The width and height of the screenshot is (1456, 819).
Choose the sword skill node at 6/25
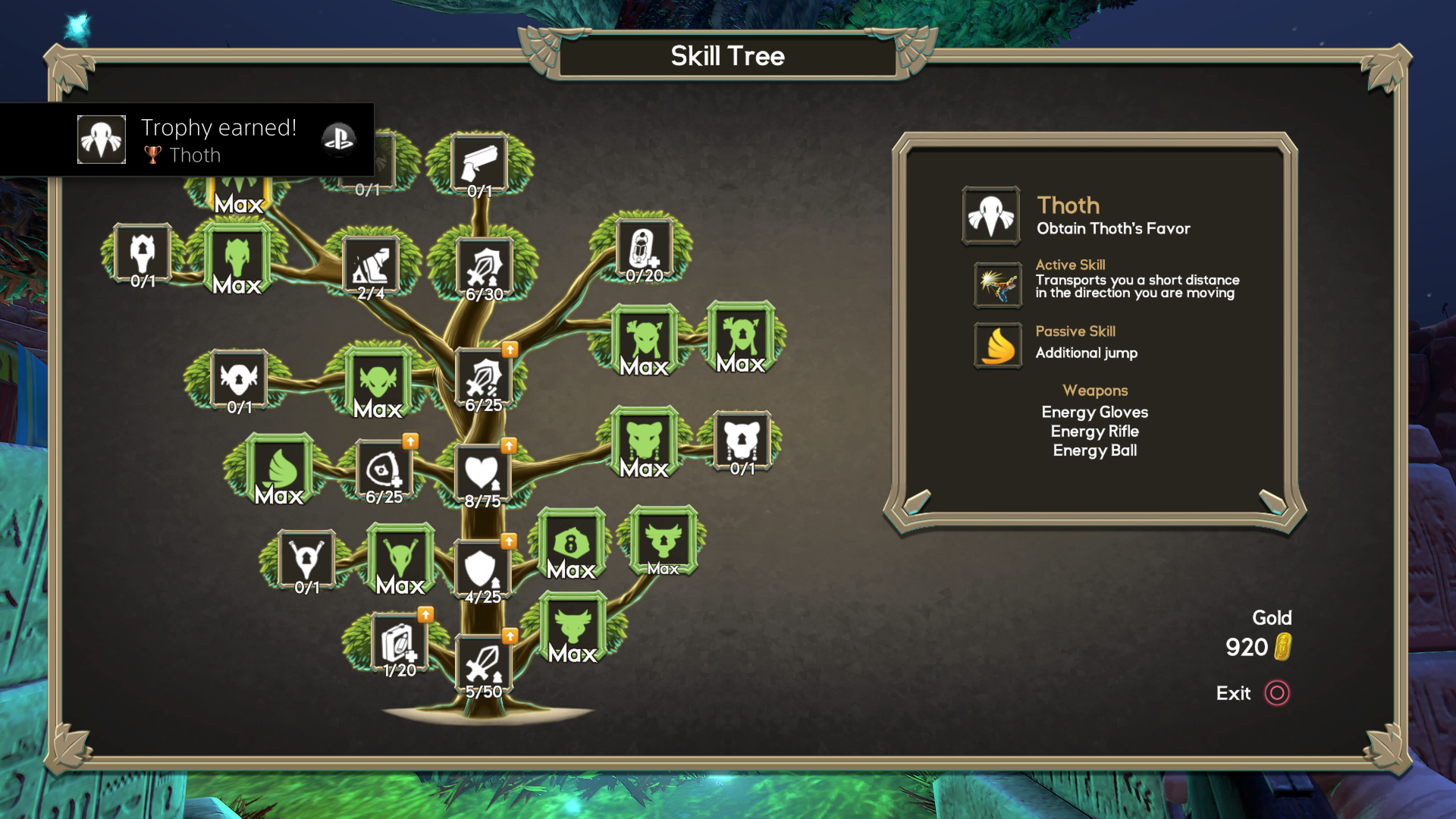point(484,378)
